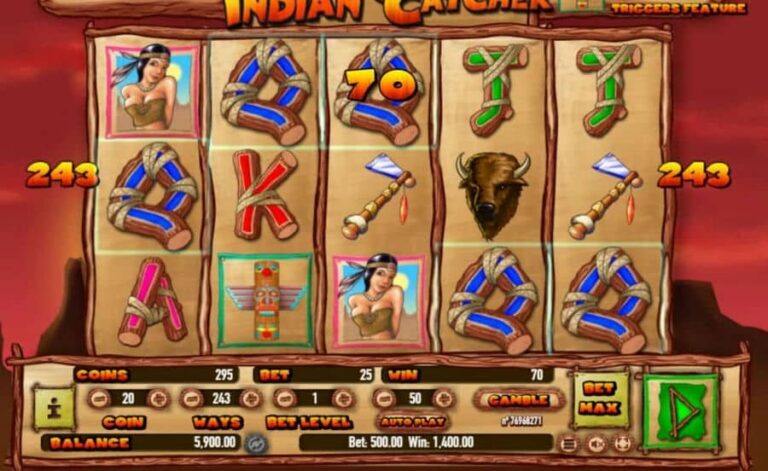Click the round icon beside the balance
The width and height of the screenshot is (768, 471).
255,443
